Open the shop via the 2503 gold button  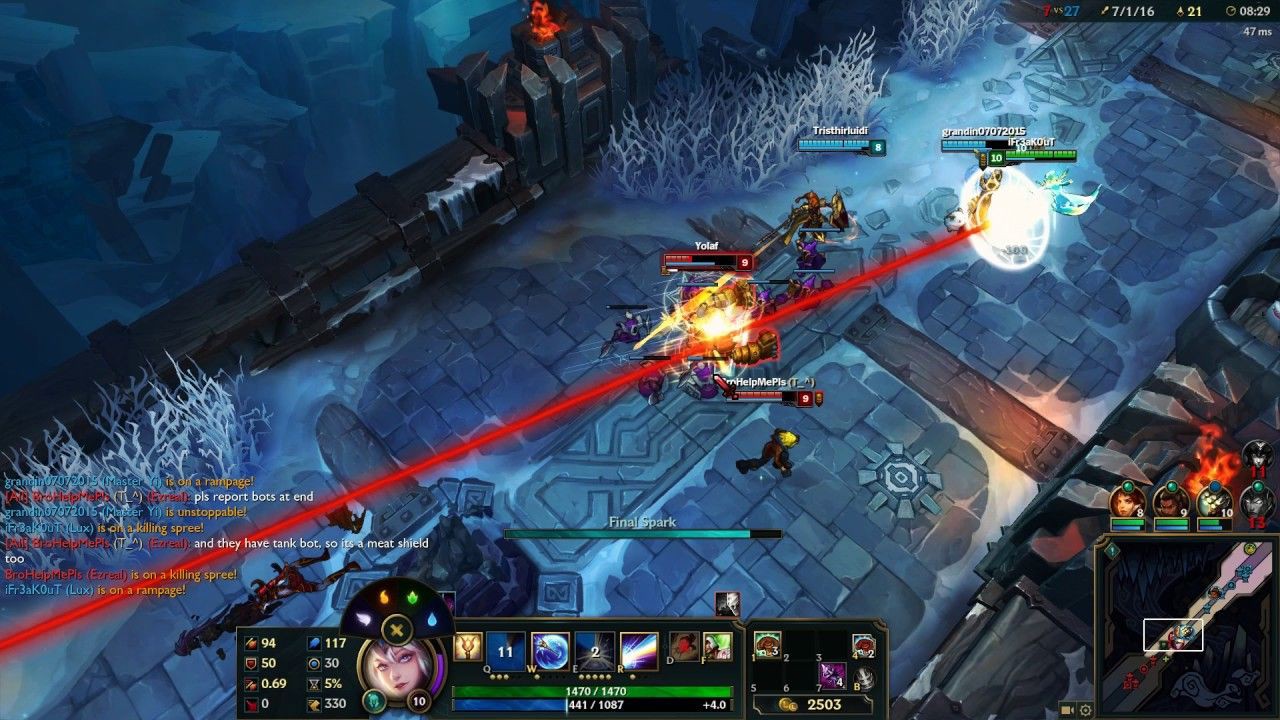[815, 705]
